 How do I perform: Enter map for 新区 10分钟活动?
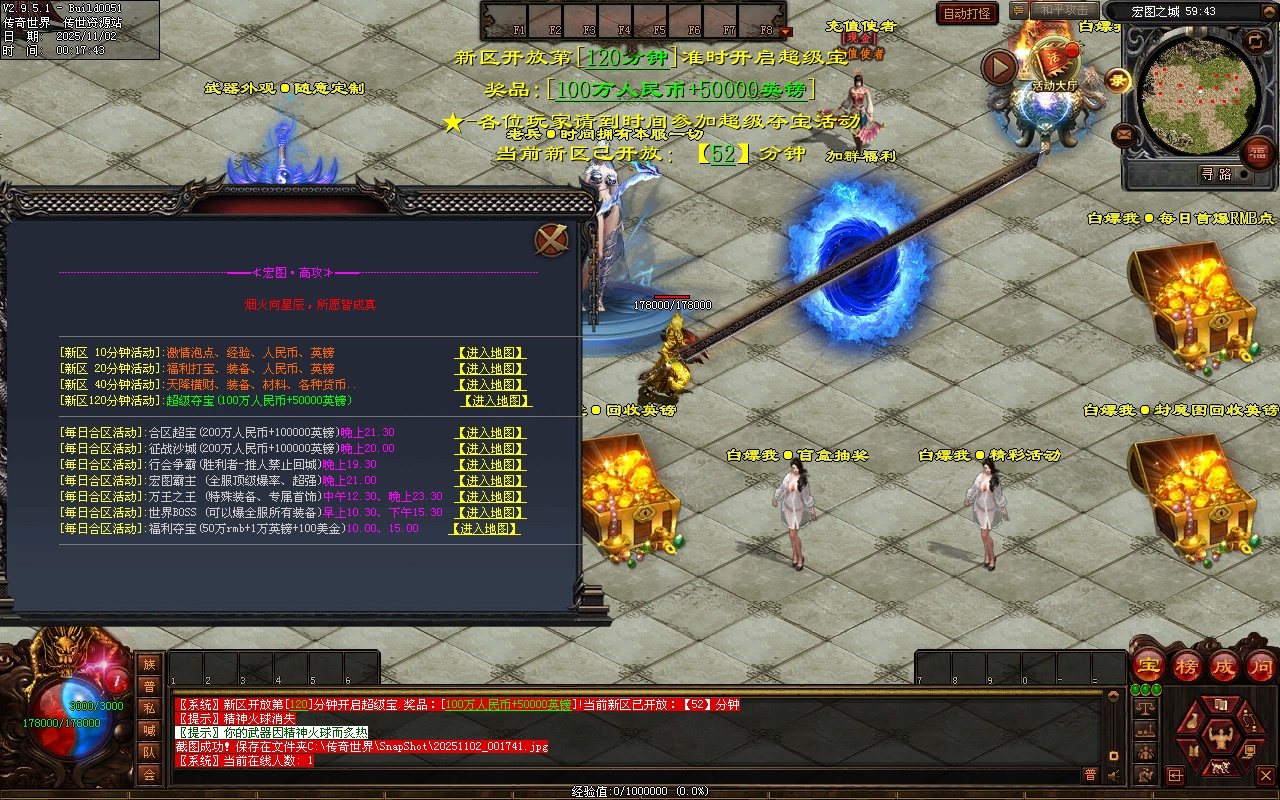point(490,353)
